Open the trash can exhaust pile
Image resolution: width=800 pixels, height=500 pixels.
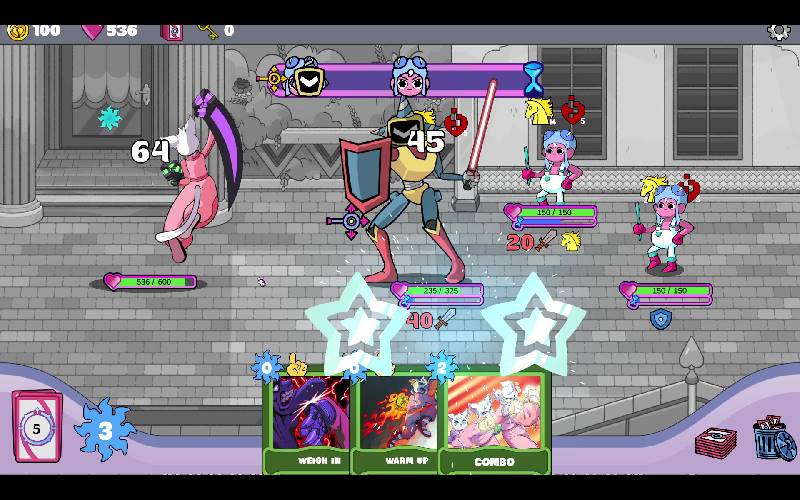coord(772,439)
